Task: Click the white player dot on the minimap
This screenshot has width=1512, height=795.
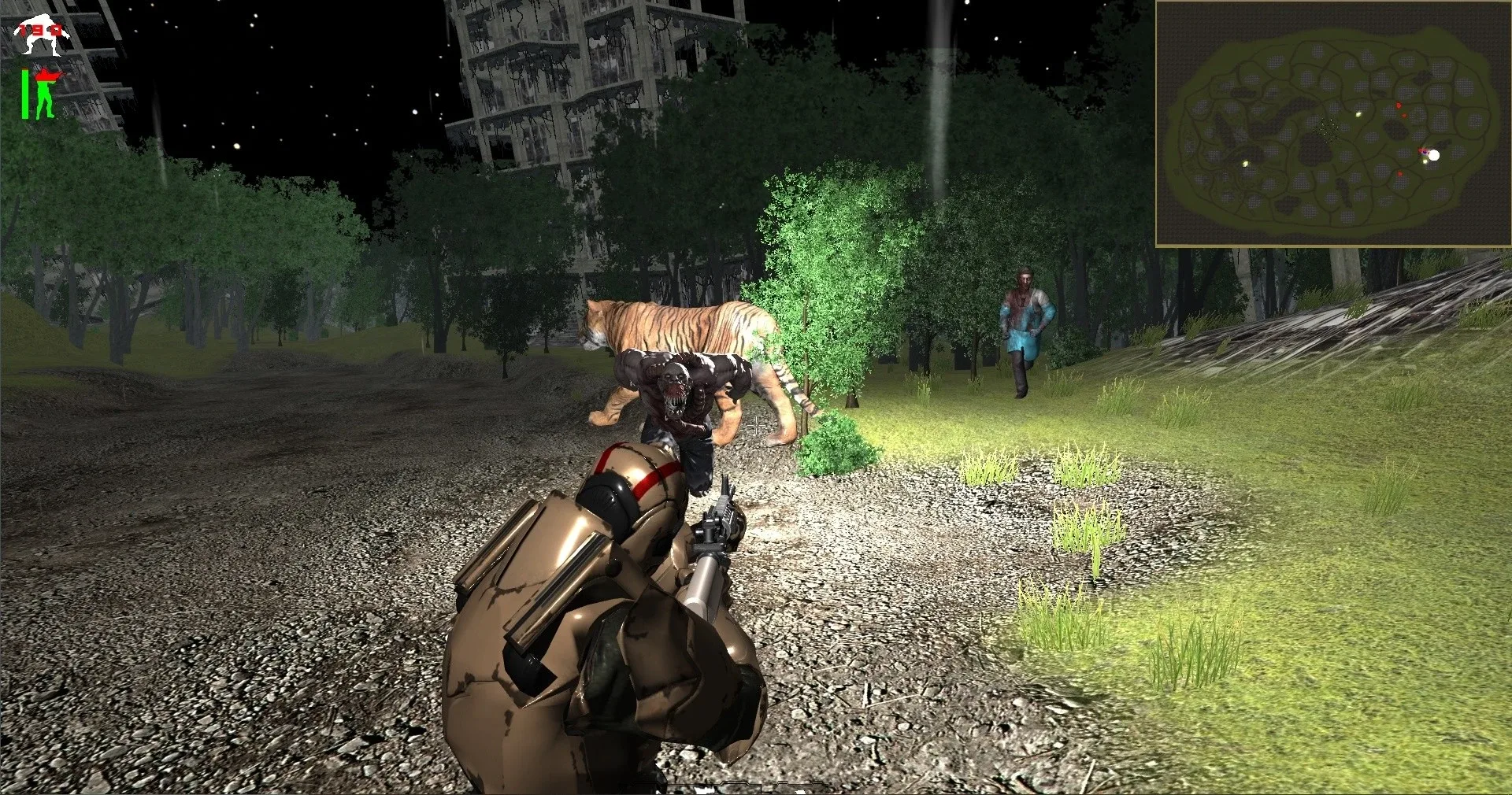Action: click(x=1435, y=155)
